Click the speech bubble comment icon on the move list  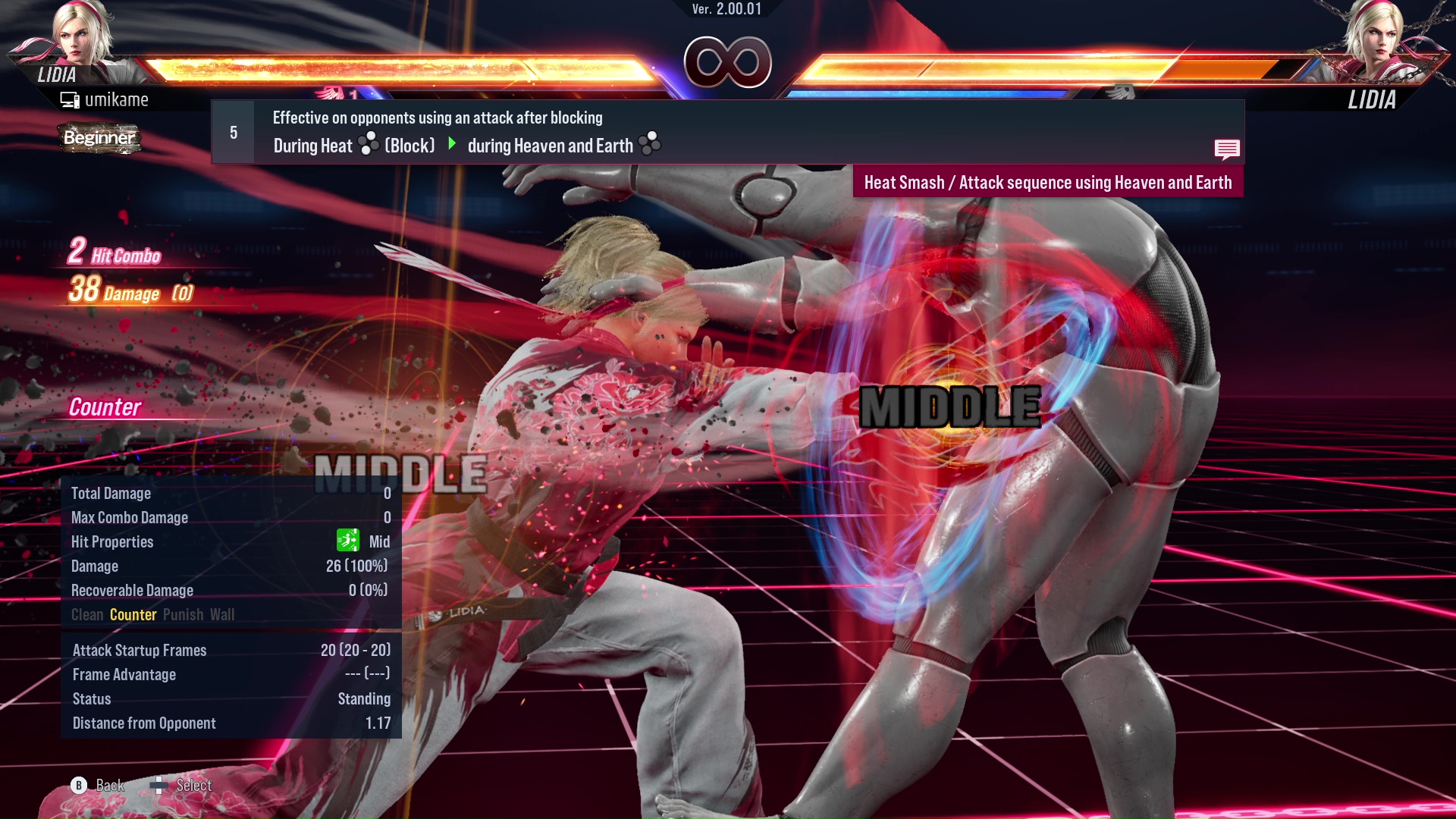click(x=1227, y=149)
